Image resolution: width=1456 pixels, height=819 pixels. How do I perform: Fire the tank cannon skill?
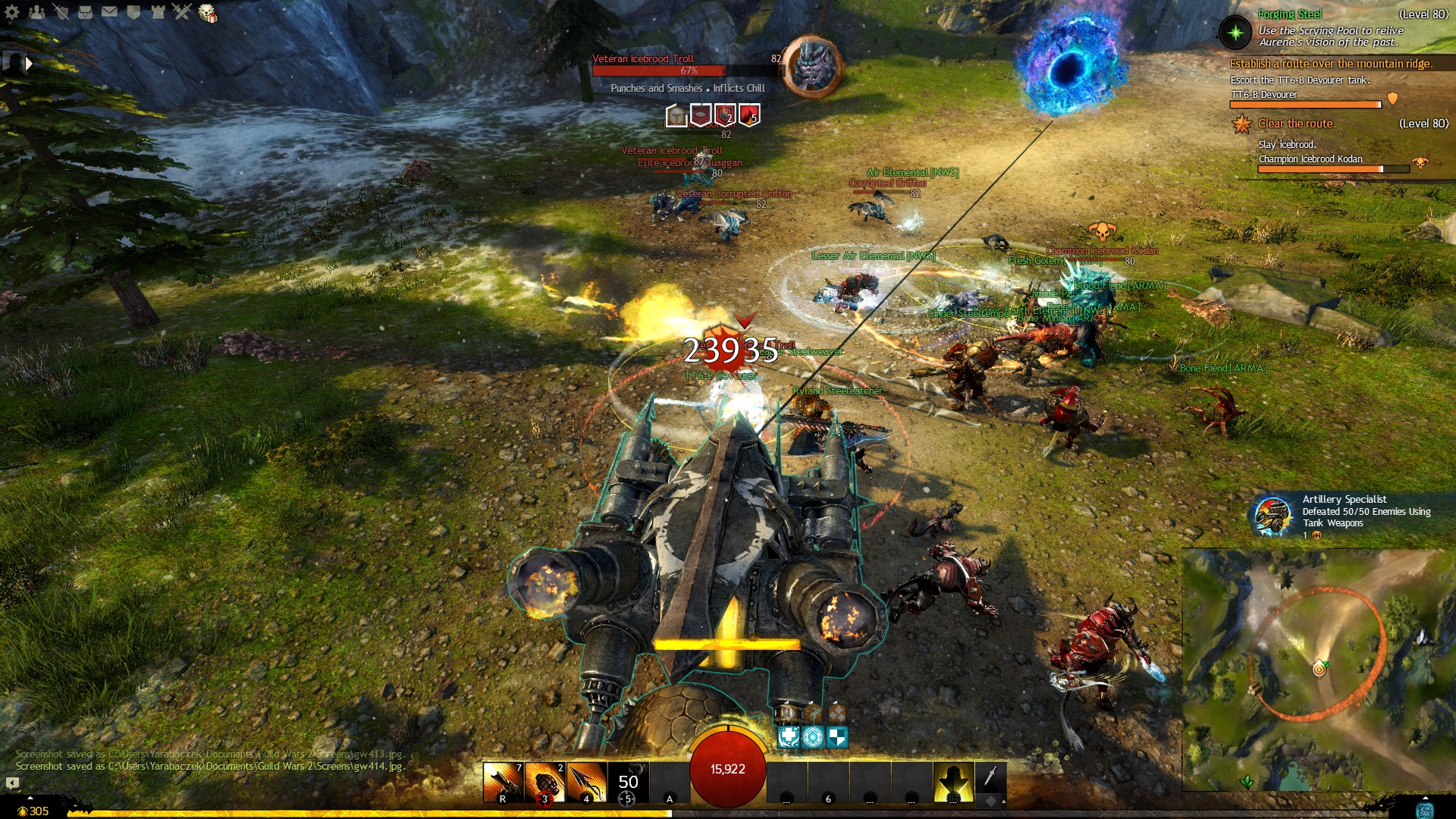click(x=503, y=783)
